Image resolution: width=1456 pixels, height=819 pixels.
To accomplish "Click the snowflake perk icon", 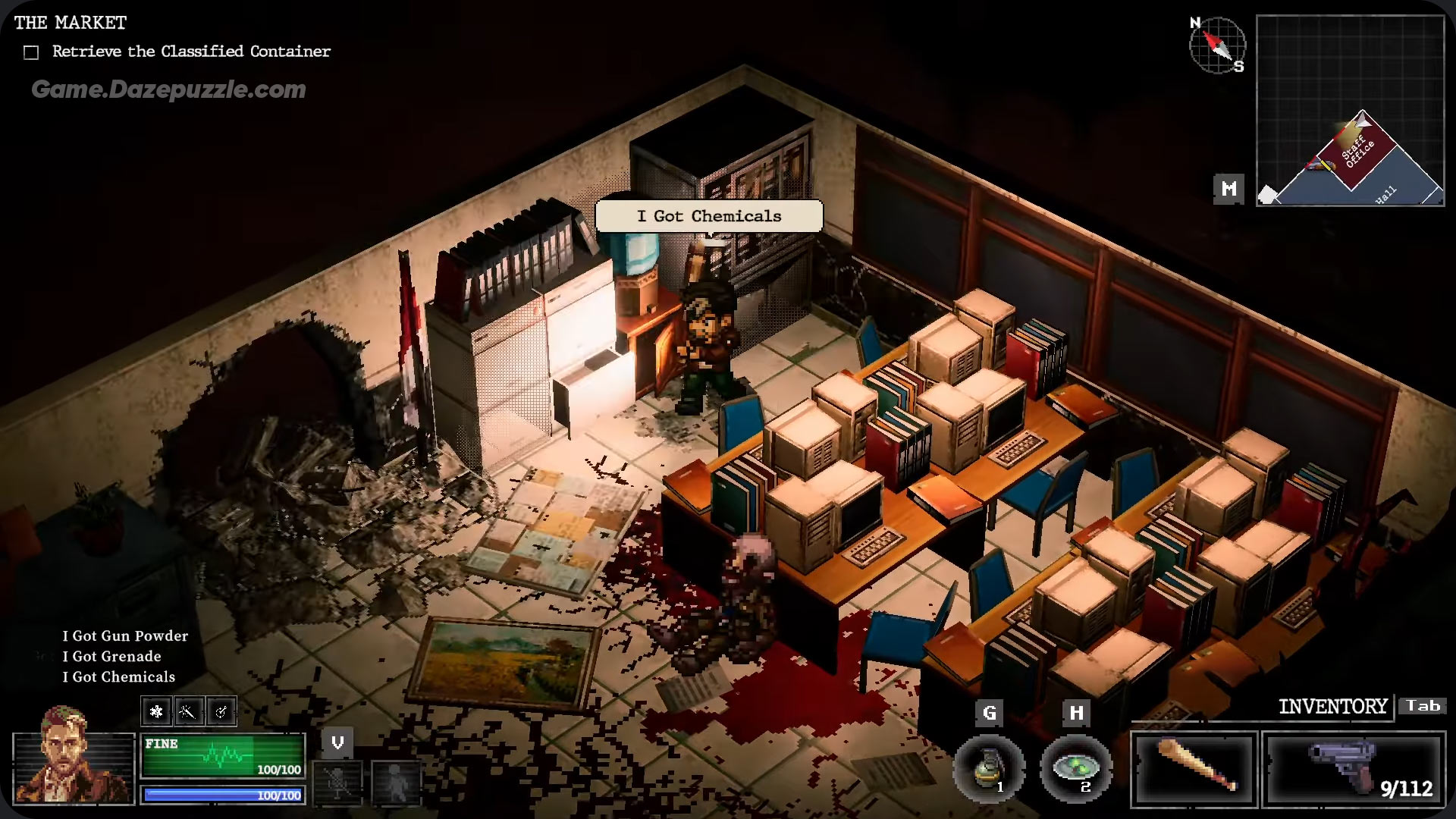I will coord(157,711).
